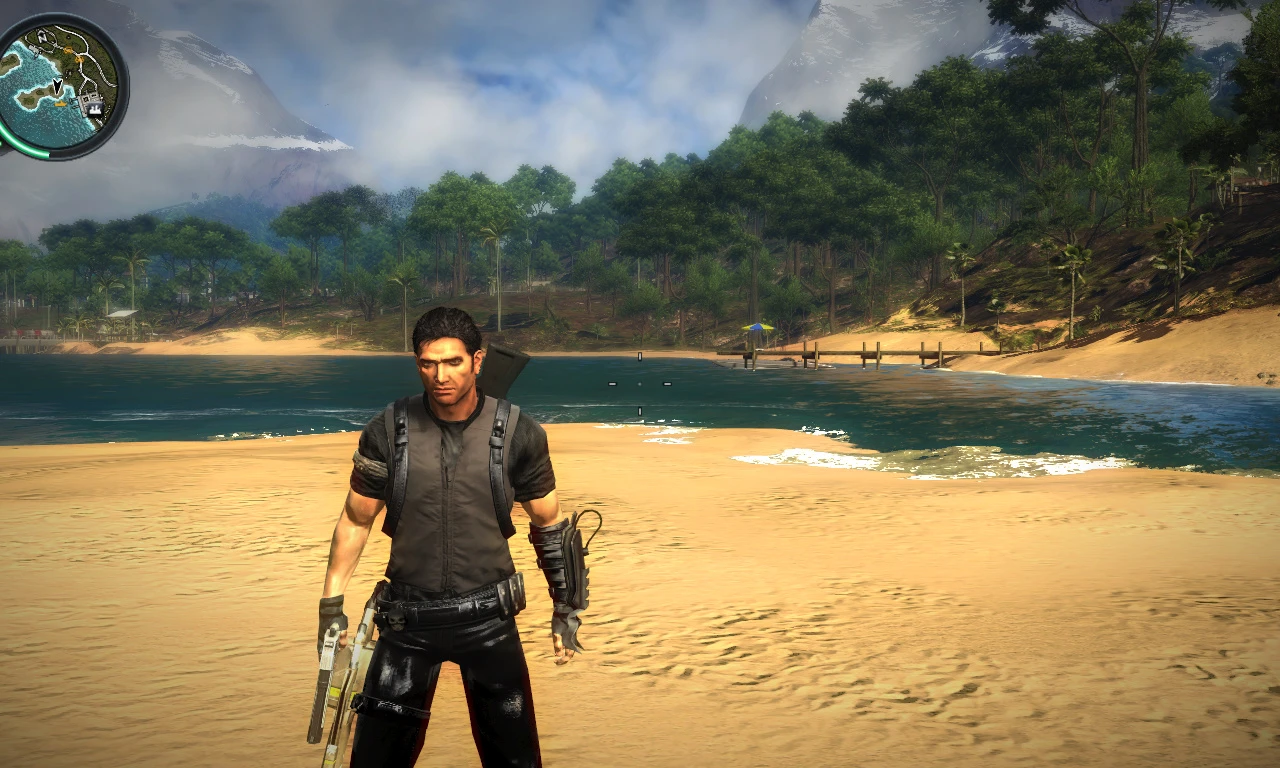1280x768 pixels.
Task: Click the top tick of the crosshair
Action: click(640, 356)
